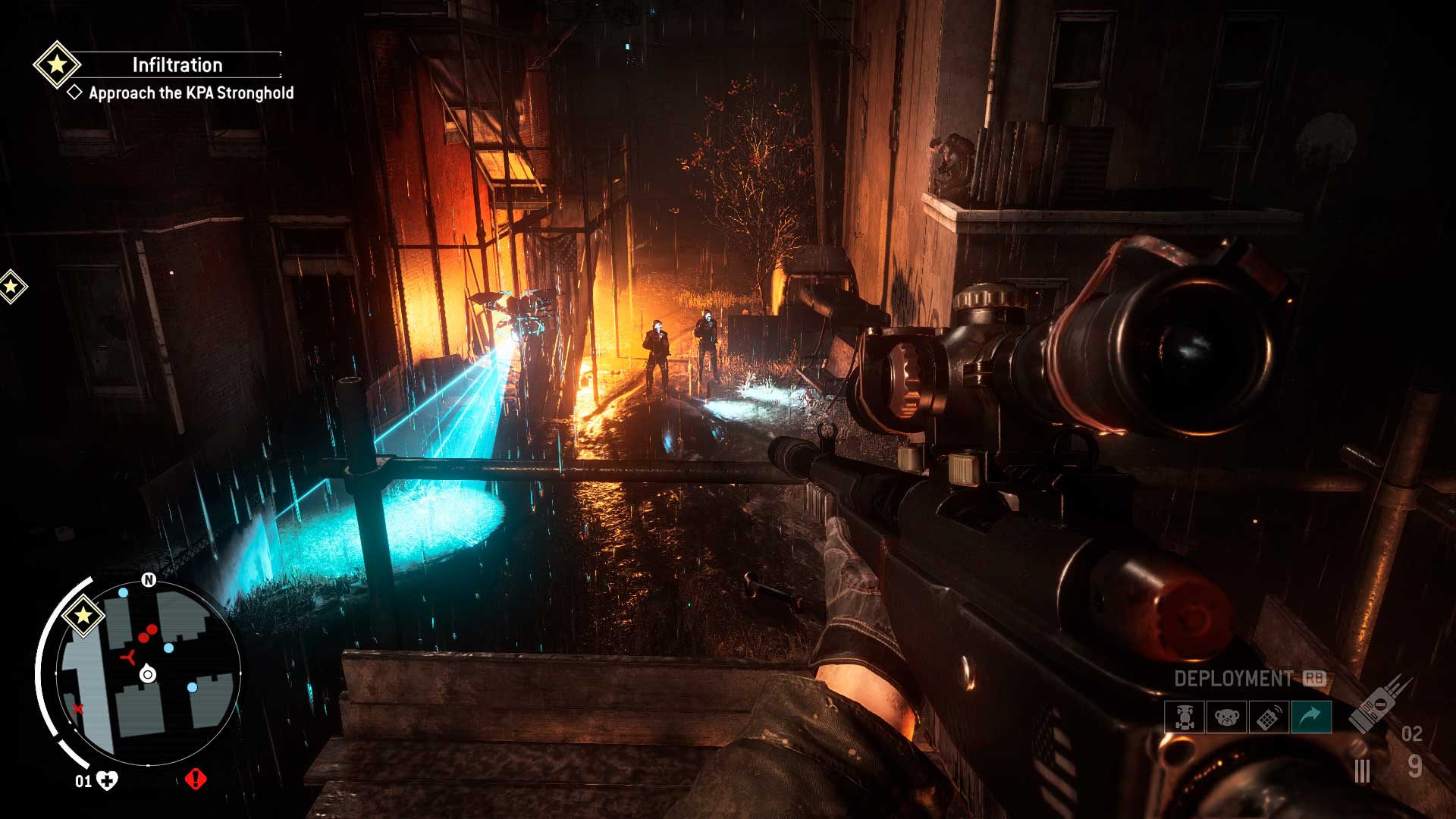This screenshot has width=1456, height=819.
Task: Click the red exclamation alert icon
Action: [x=196, y=779]
